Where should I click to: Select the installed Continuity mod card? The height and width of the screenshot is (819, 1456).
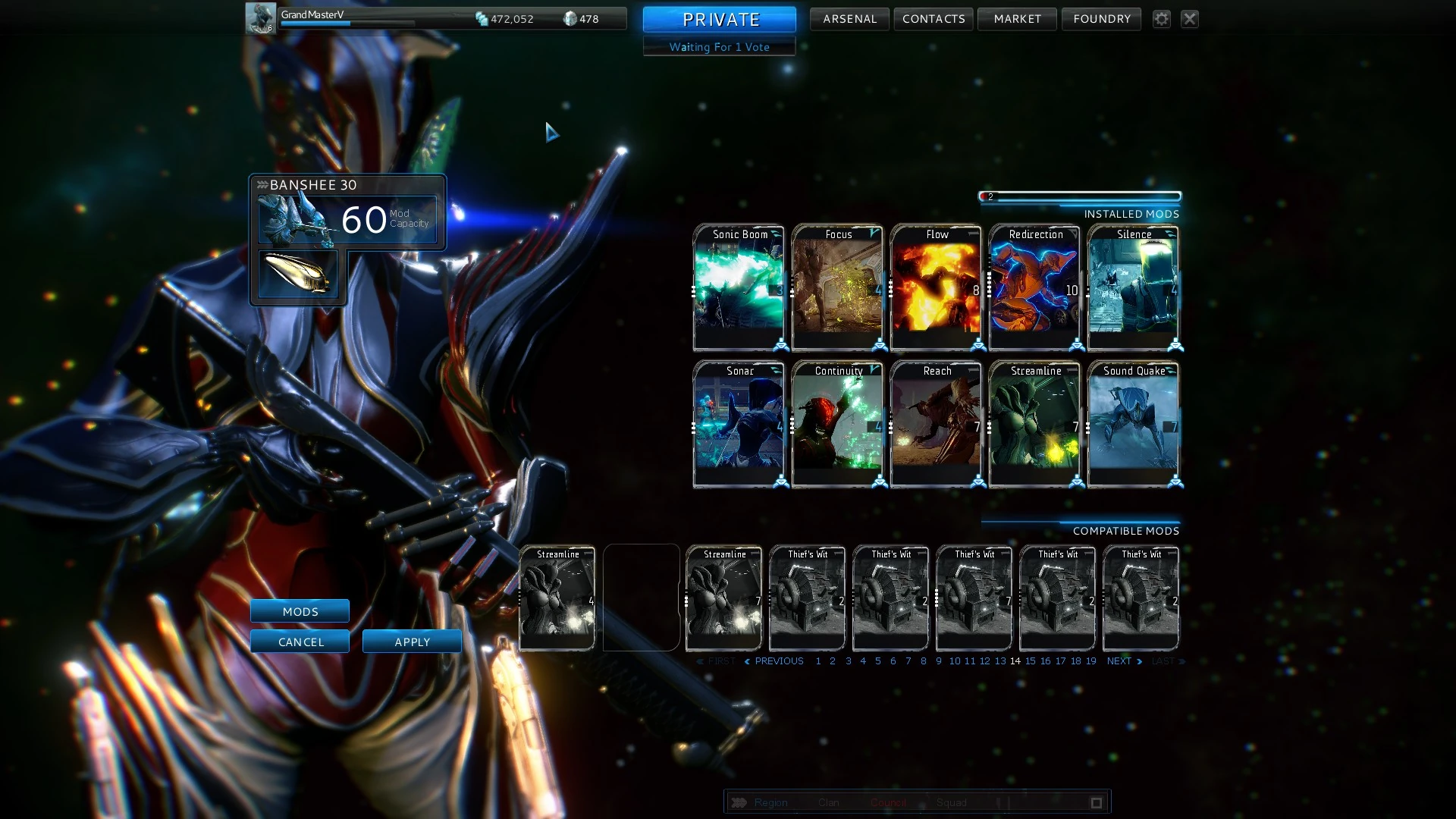click(x=838, y=425)
